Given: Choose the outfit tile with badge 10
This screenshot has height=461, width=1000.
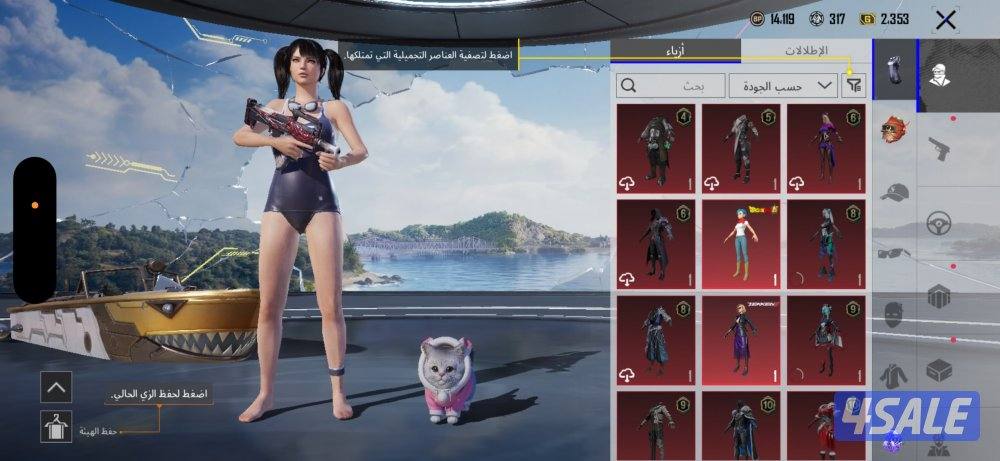Looking at the screenshot, I should pyautogui.click(x=741, y=425).
